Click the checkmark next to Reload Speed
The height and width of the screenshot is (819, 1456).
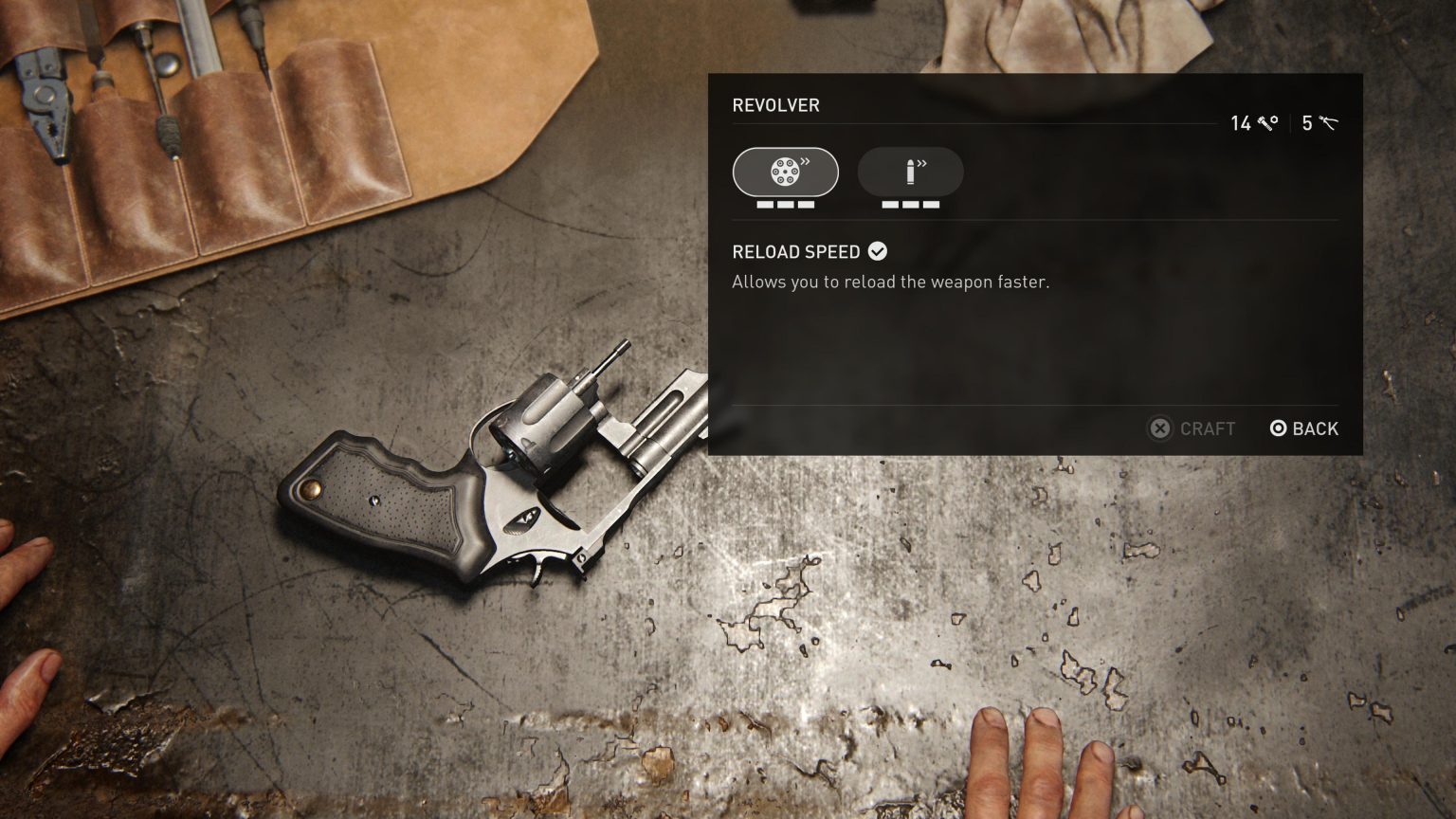(878, 251)
